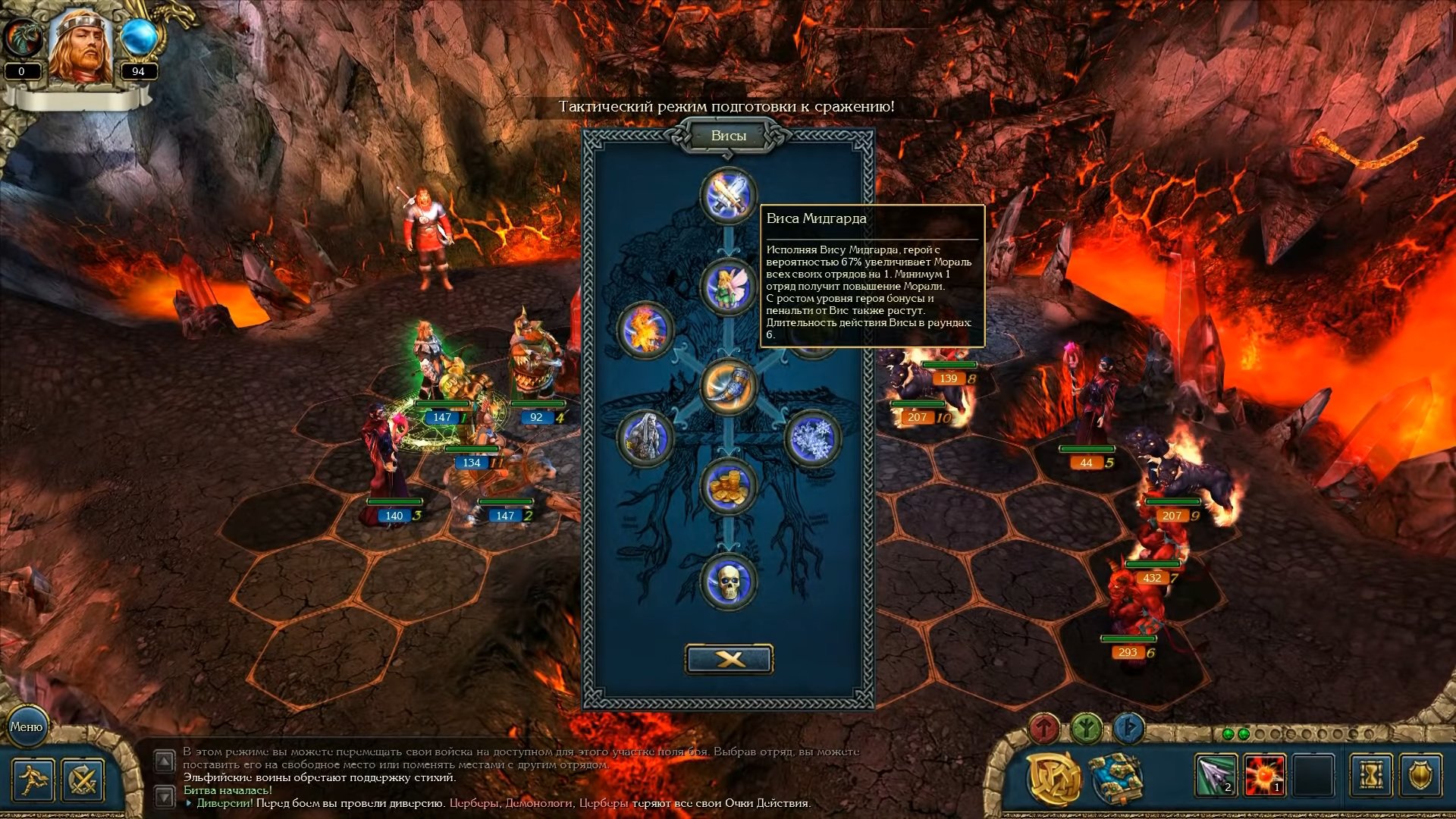Toggle the crossed swords auto-battle button

click(x=83, y=780)
